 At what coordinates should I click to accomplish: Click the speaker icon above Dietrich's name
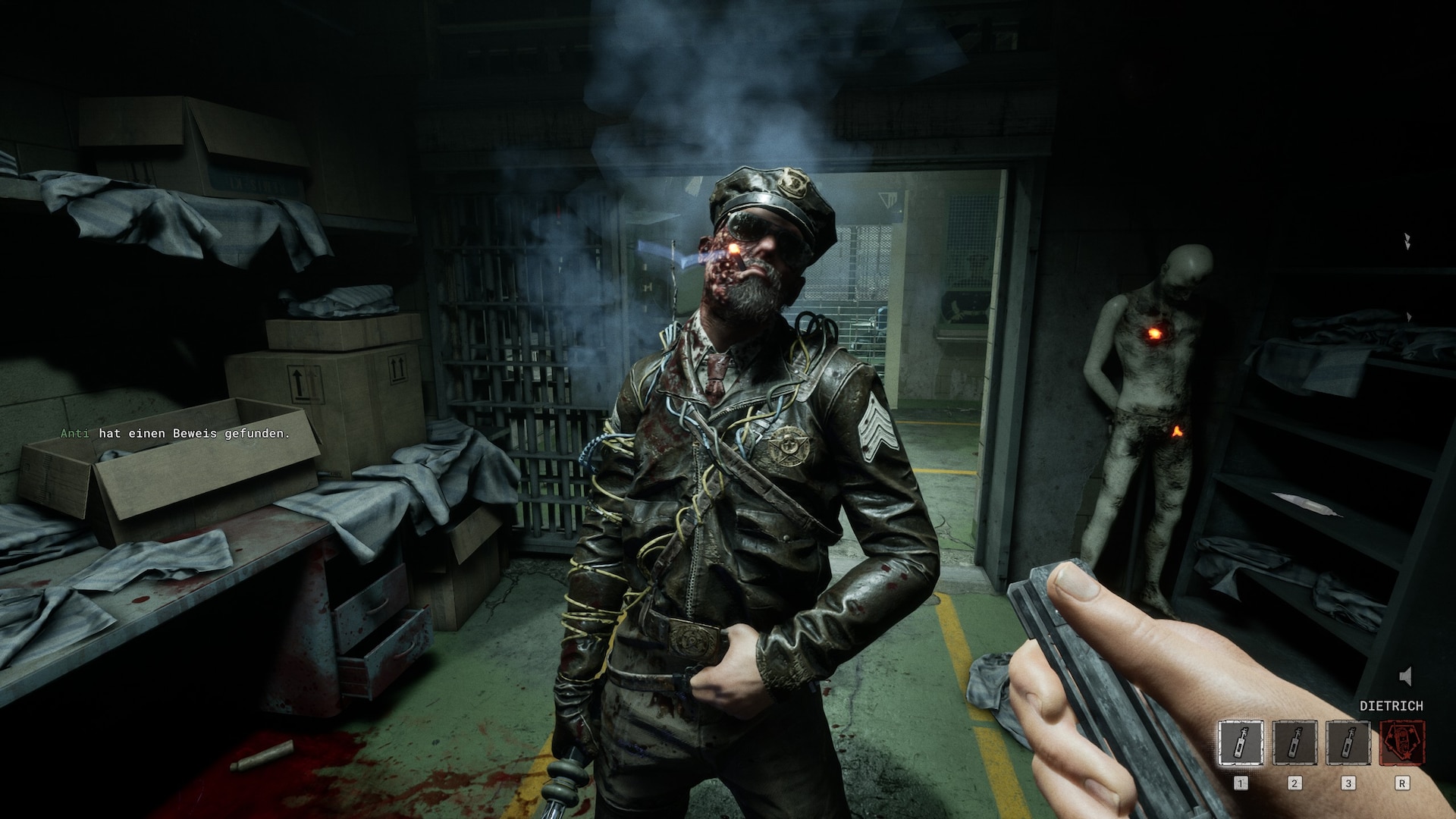1406,676
